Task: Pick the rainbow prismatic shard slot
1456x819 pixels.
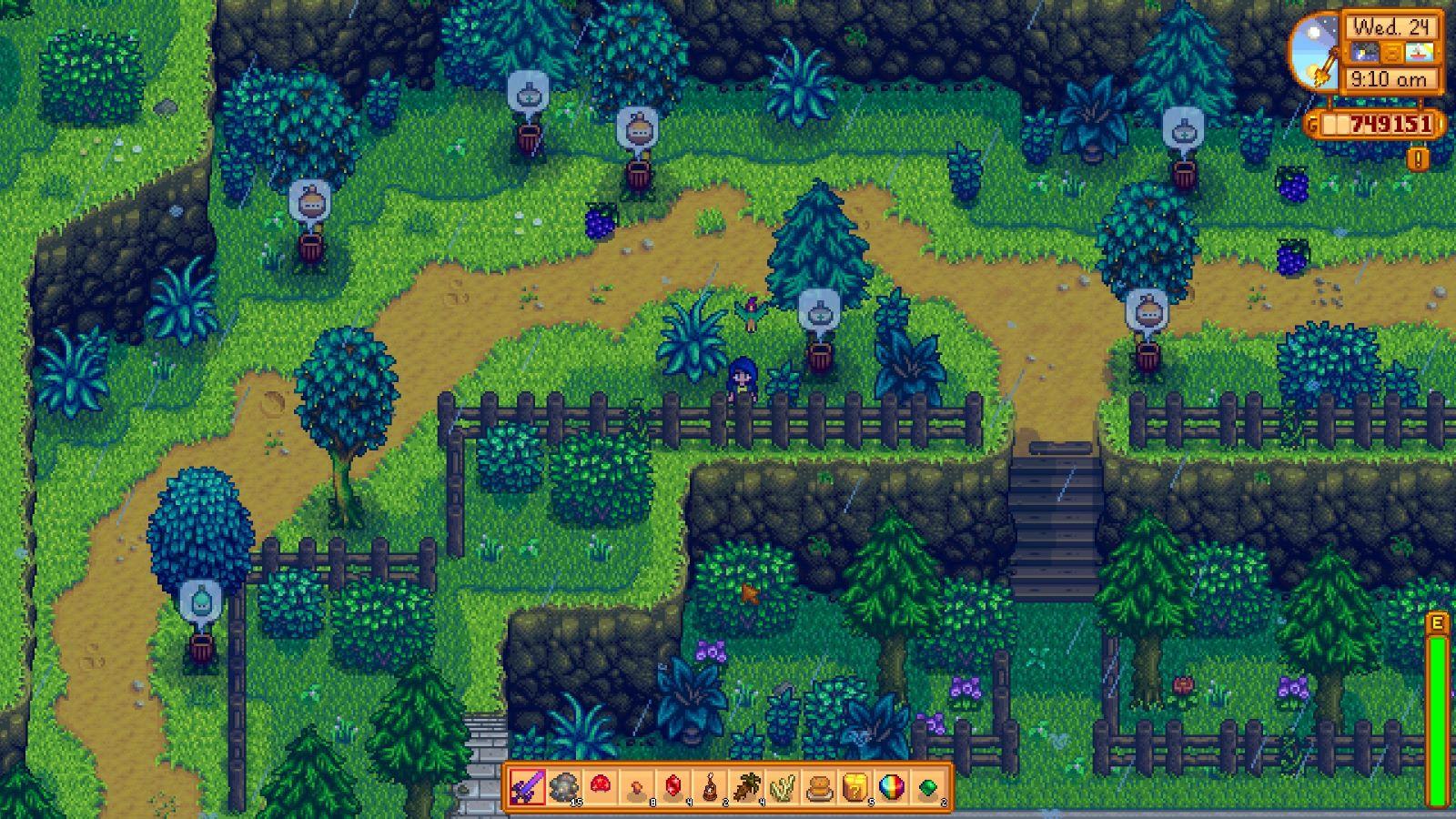Action: (x=891, y=787)
